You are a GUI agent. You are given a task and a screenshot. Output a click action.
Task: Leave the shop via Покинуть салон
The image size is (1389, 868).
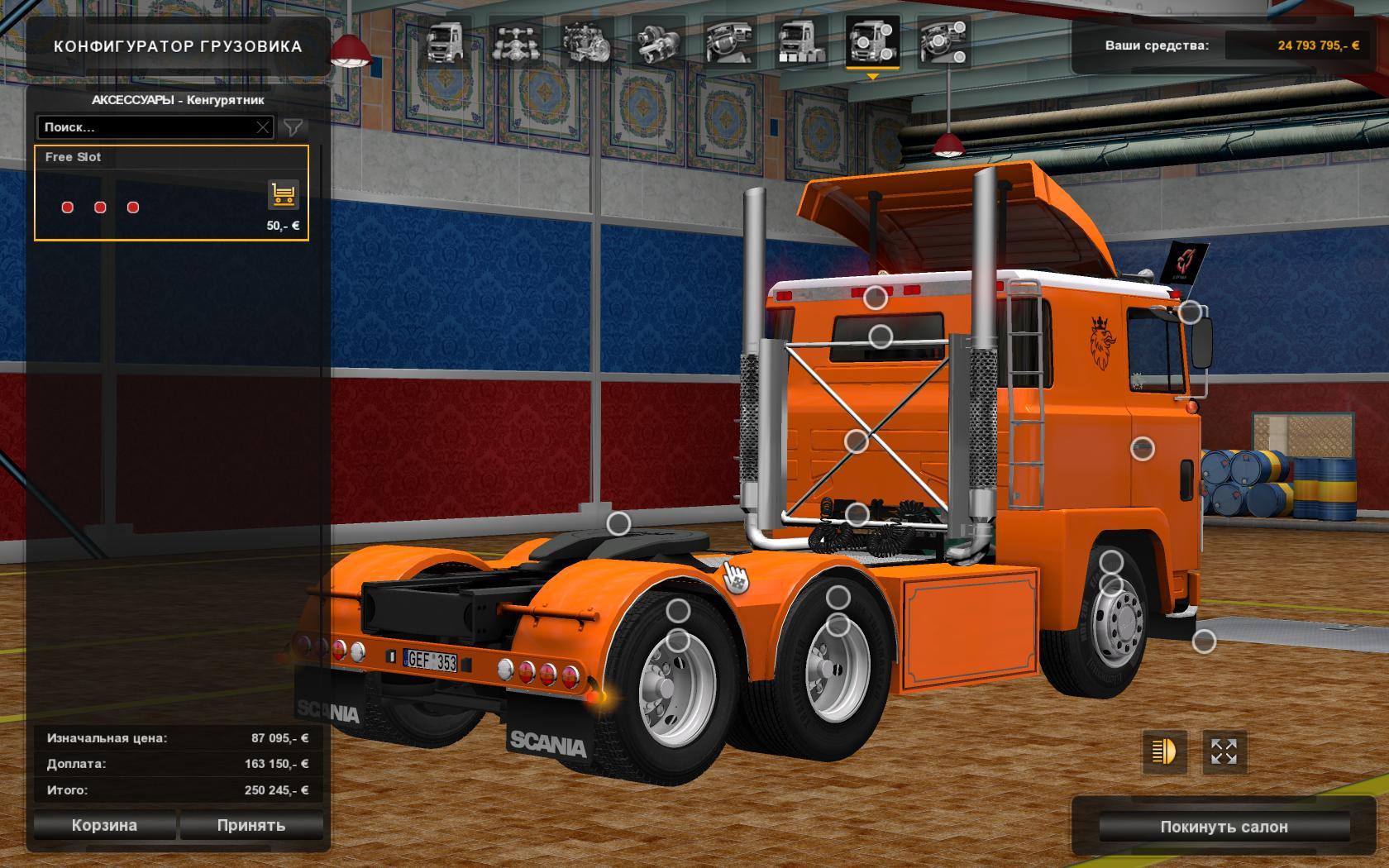tap(1224, 827)
